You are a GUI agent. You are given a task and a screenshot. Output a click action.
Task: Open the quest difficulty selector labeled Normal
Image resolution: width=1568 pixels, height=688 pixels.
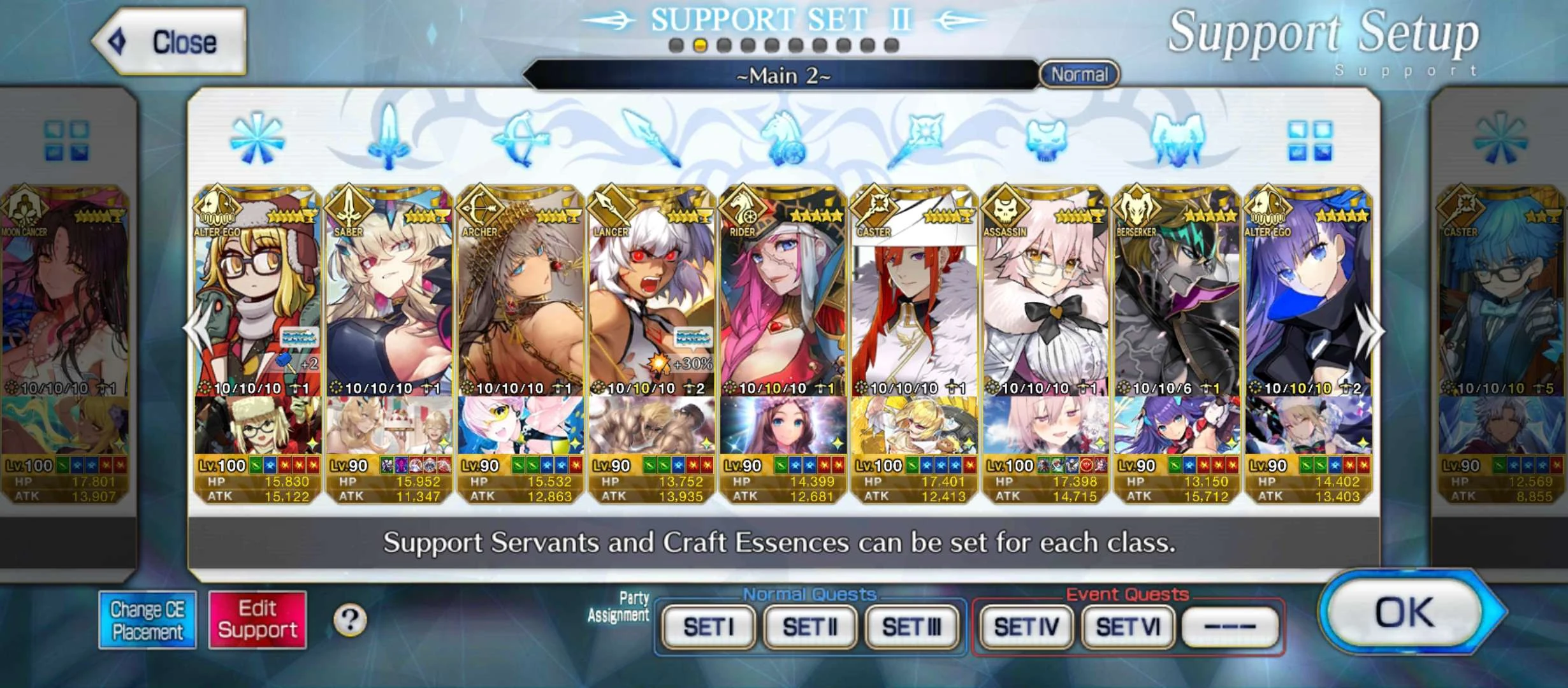click(x=1079, y=75)
